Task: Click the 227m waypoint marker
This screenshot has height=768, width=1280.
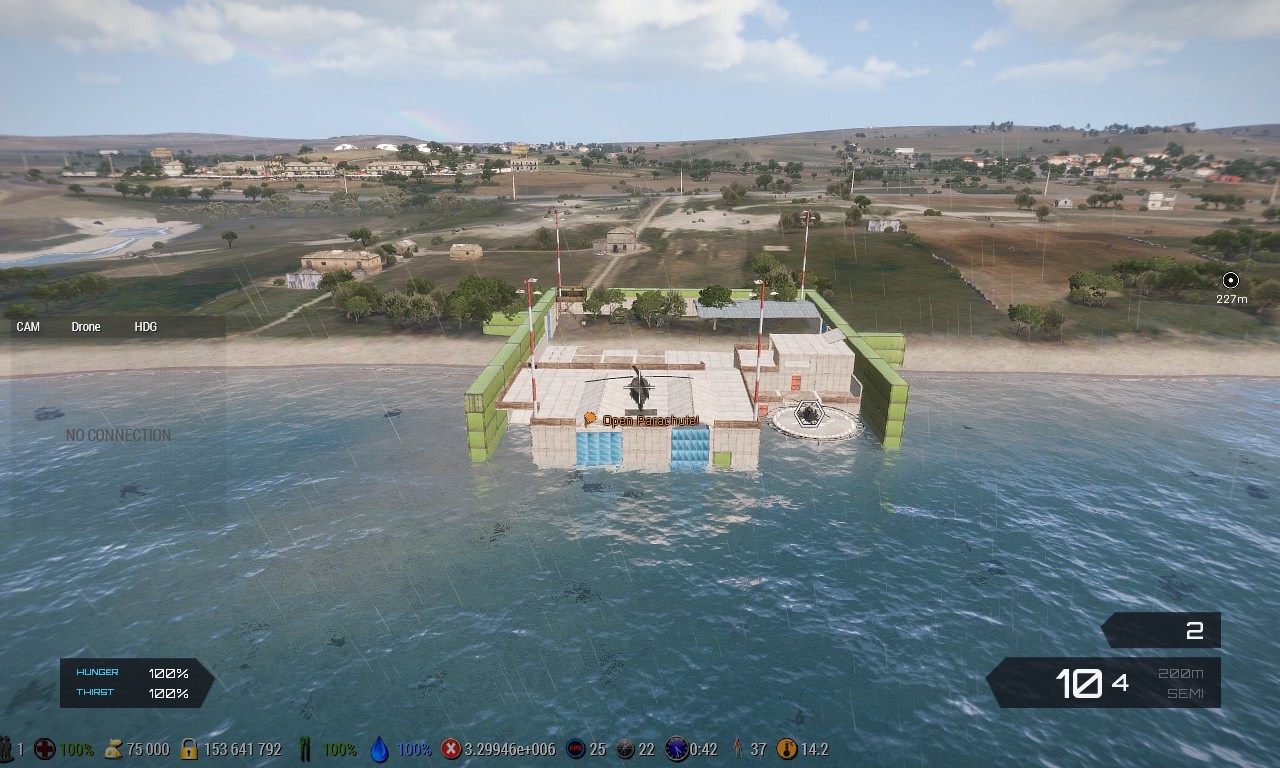Action: (x=1231, y=281)
